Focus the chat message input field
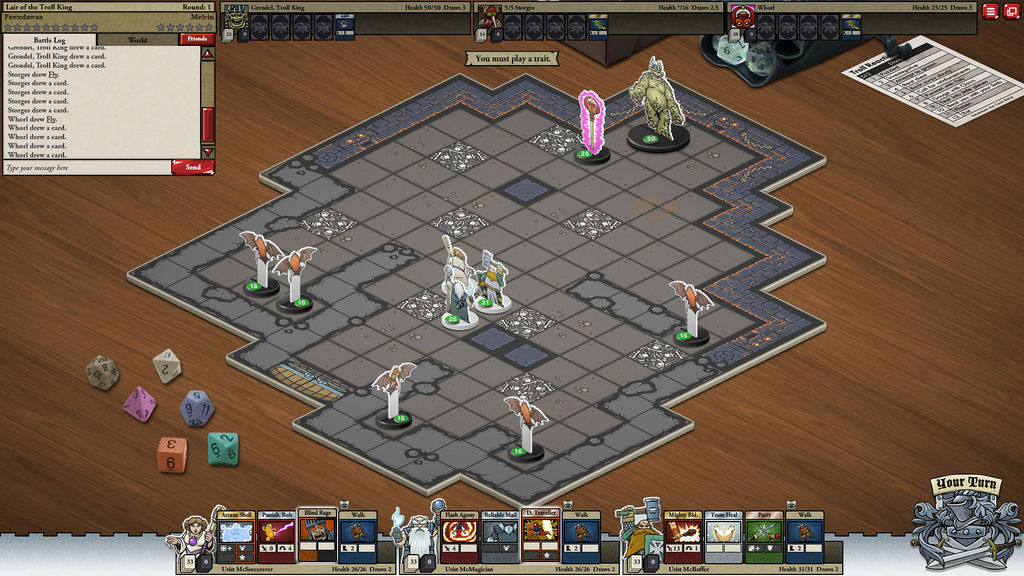 tap(85, 168)
